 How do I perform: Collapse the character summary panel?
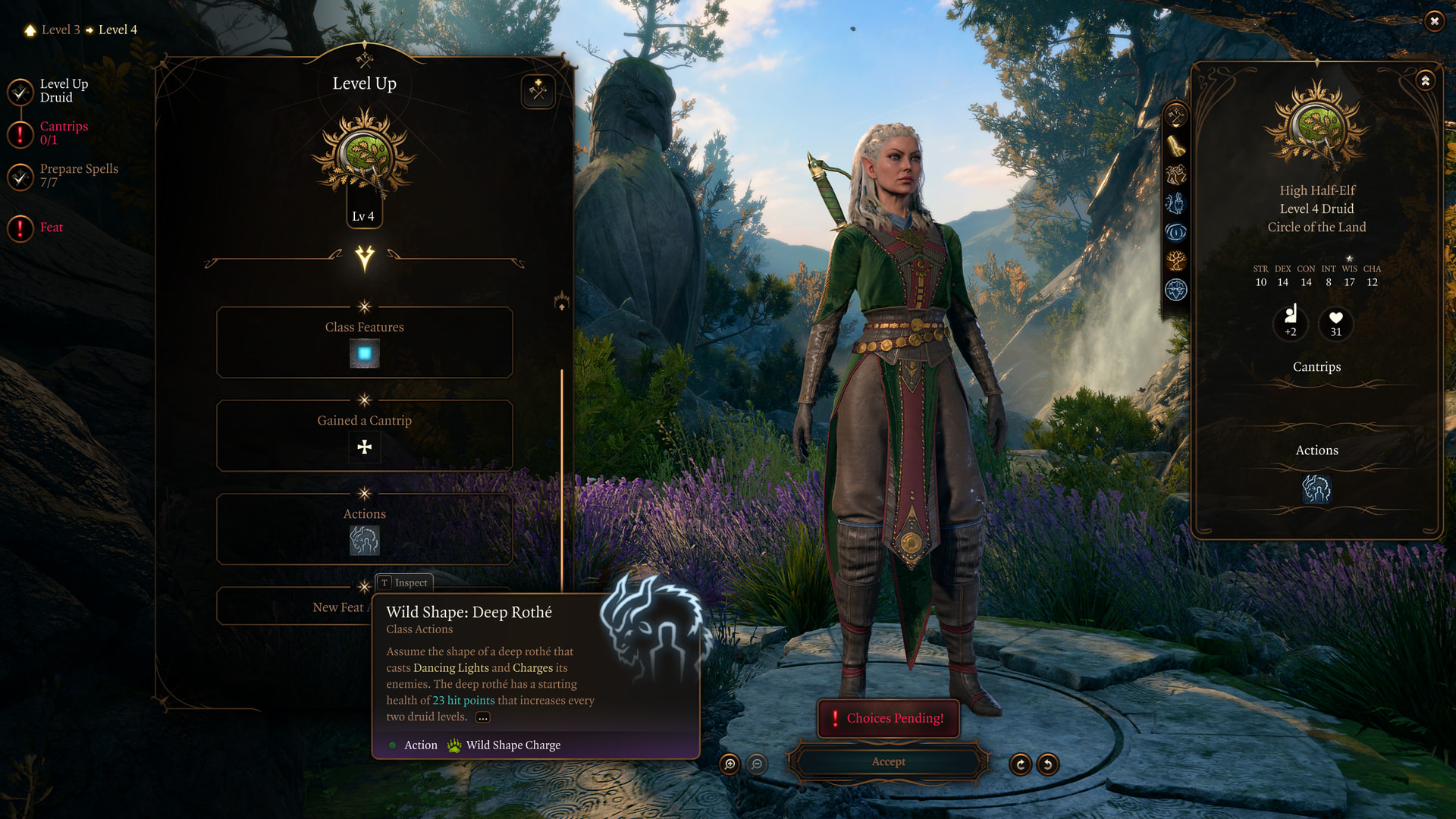pos(1426,80)
